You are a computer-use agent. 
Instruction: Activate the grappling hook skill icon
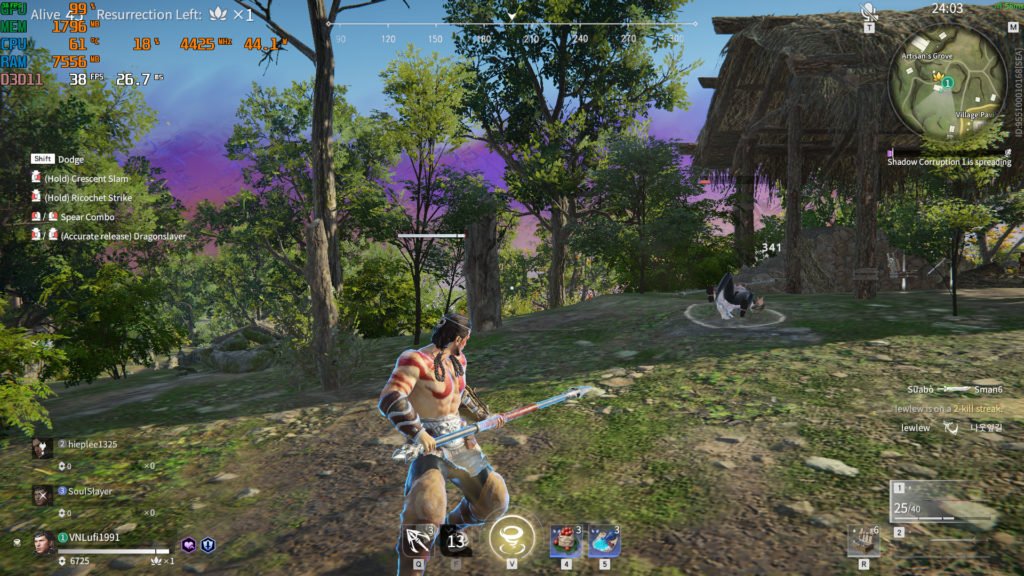point(417,541)
